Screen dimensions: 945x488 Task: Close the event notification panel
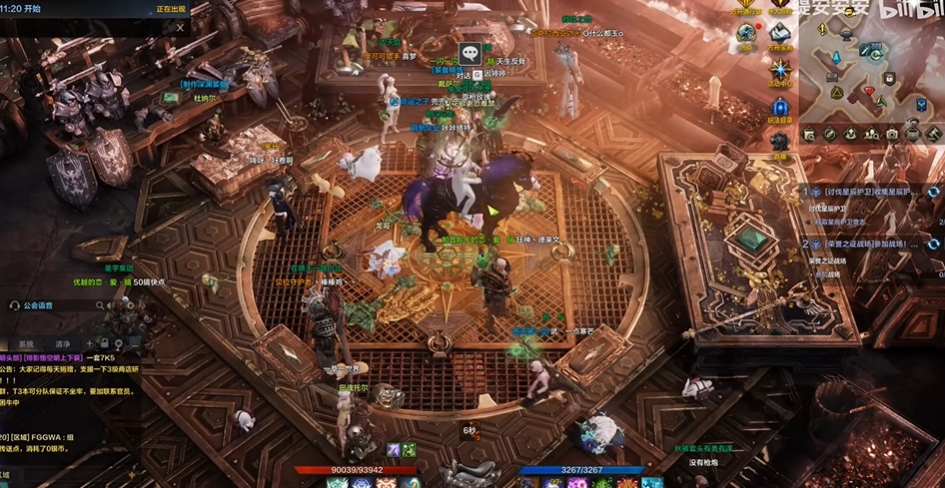point(180,27)
